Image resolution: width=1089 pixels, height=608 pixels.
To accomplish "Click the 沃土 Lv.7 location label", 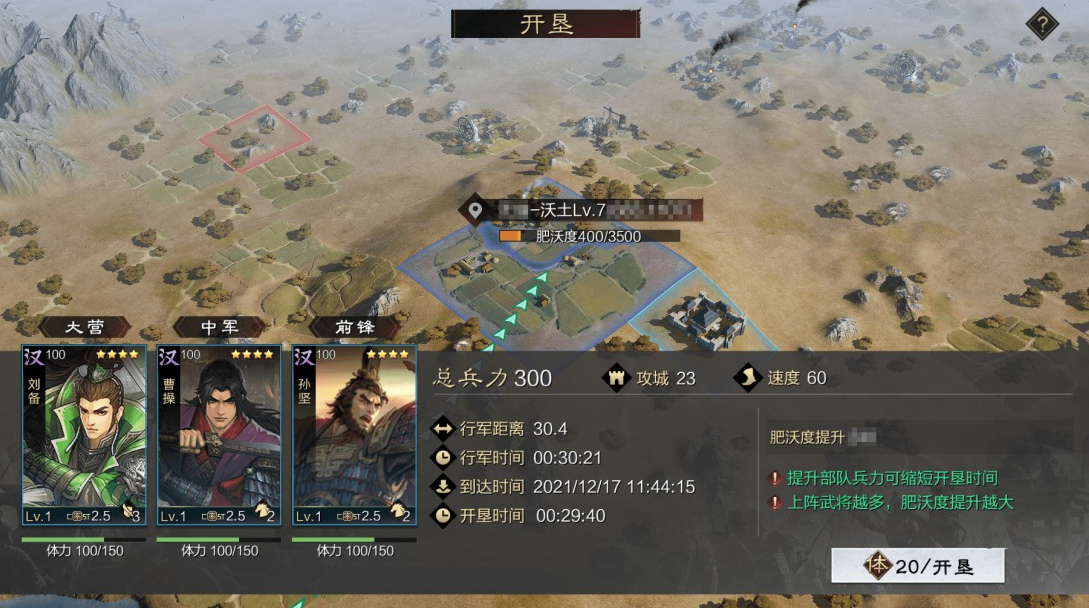I will point(582,210).
